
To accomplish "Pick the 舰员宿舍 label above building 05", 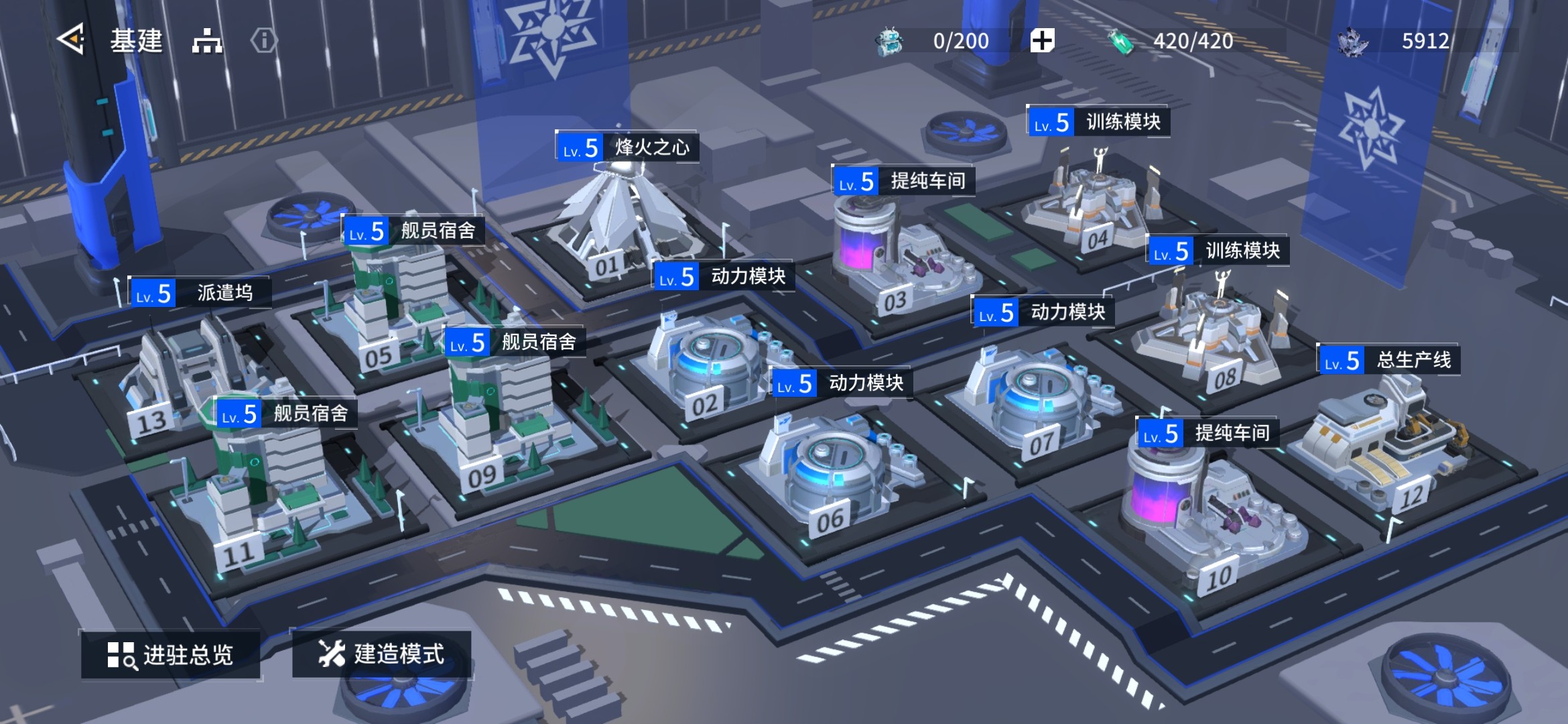I will click(413, 231).
